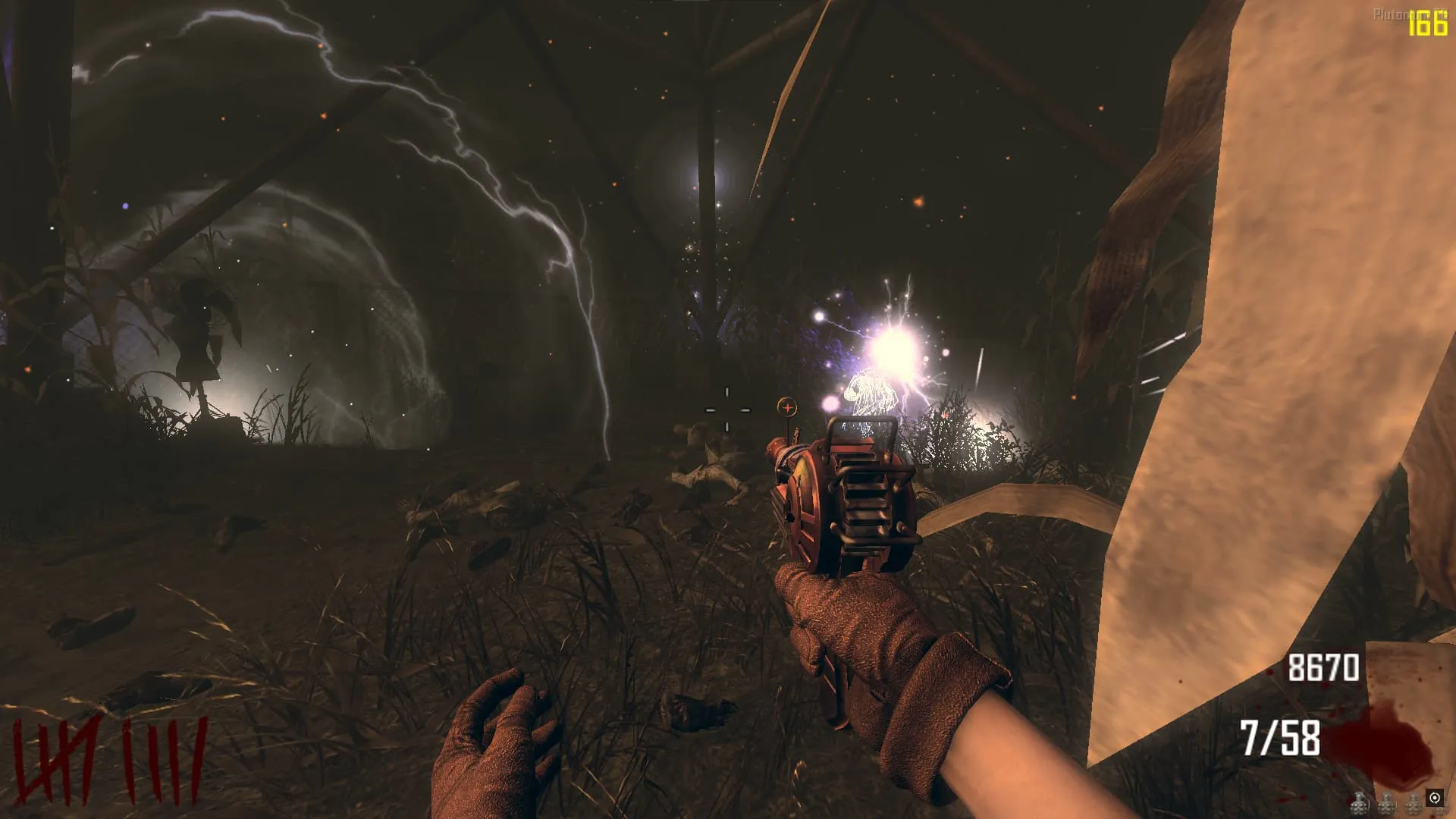The image size is (1456, 819).
Task: Click the circular-arrows overlay icon
Action: pyautogui.click(x=1434, y=798)
